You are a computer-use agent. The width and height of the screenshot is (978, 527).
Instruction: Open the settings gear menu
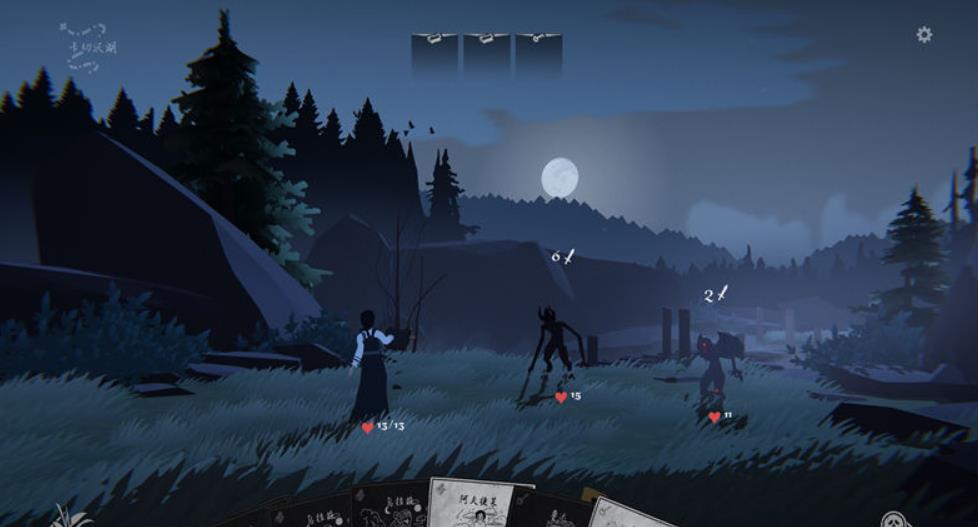pos(924,35)
